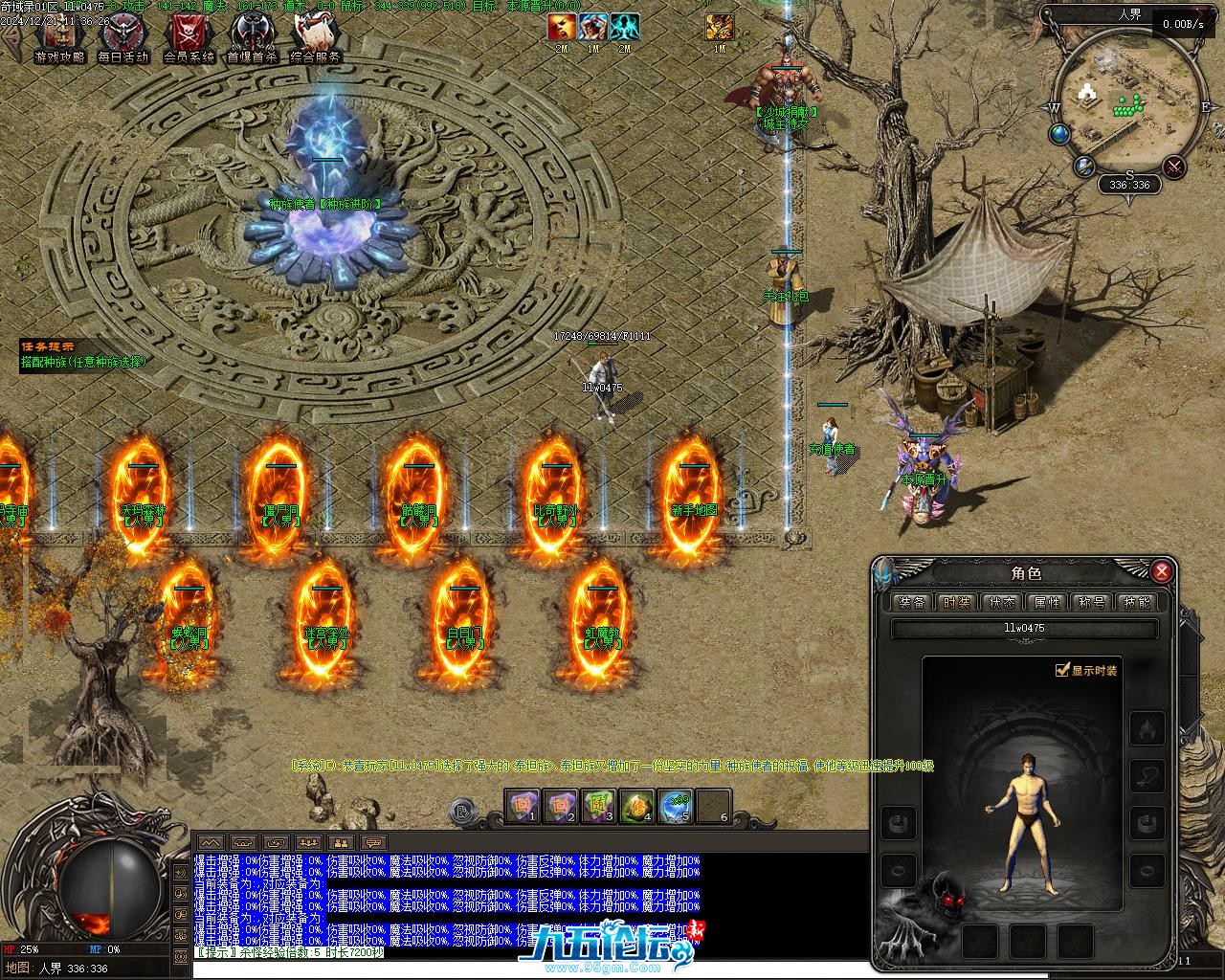Viewport: 1225px width, 980px height.
Task: Open the 游戏攻略 game guide menu
Action: [59, 36]
